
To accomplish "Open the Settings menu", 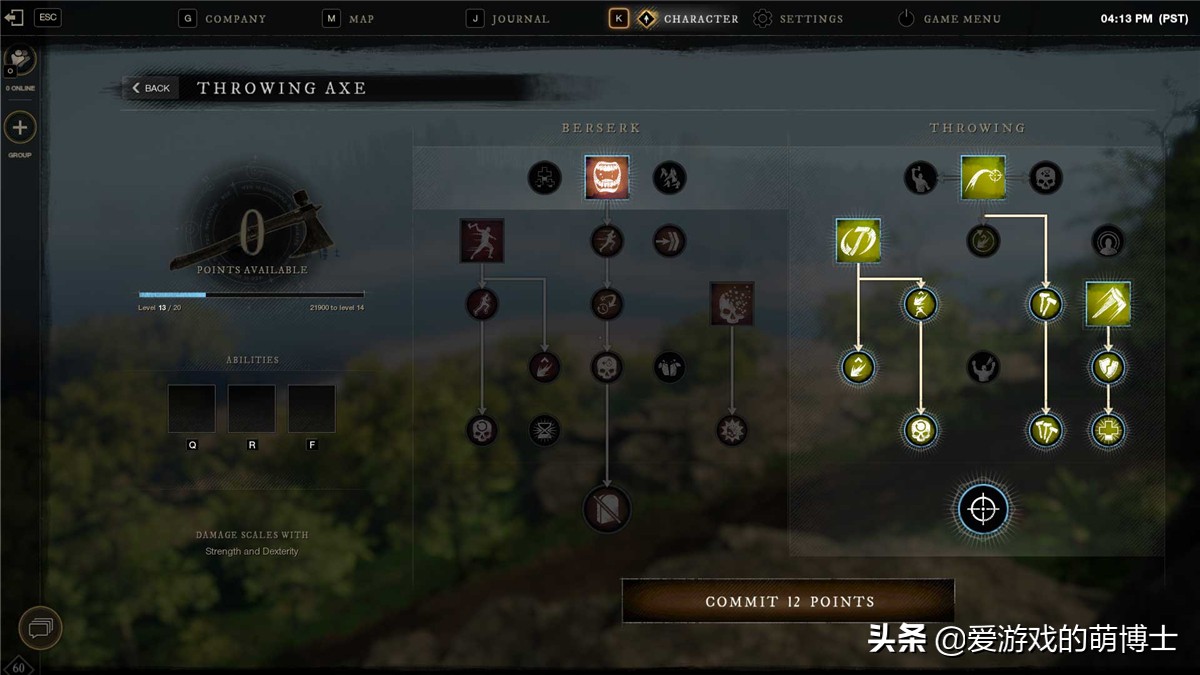I will [x=798, y=18].
